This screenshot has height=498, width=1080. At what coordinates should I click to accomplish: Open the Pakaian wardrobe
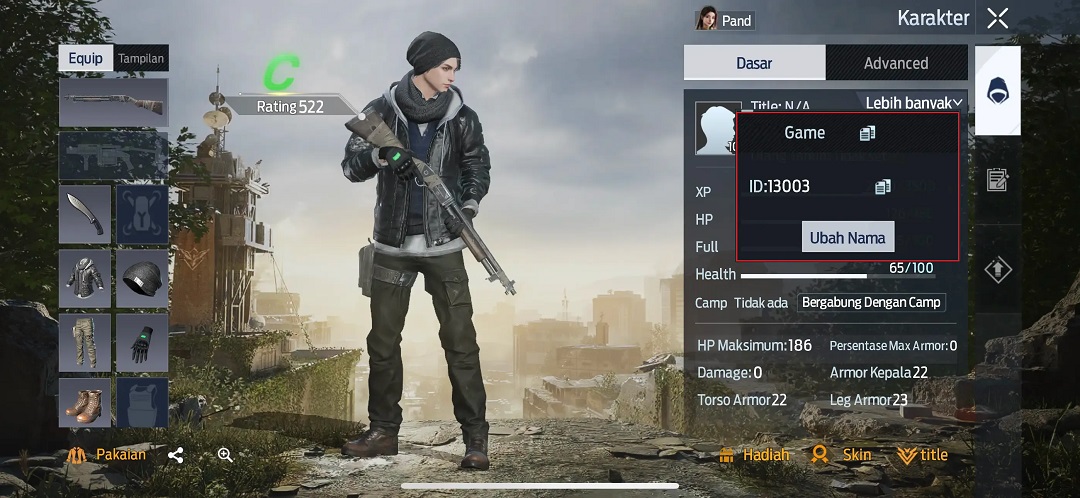108,455
